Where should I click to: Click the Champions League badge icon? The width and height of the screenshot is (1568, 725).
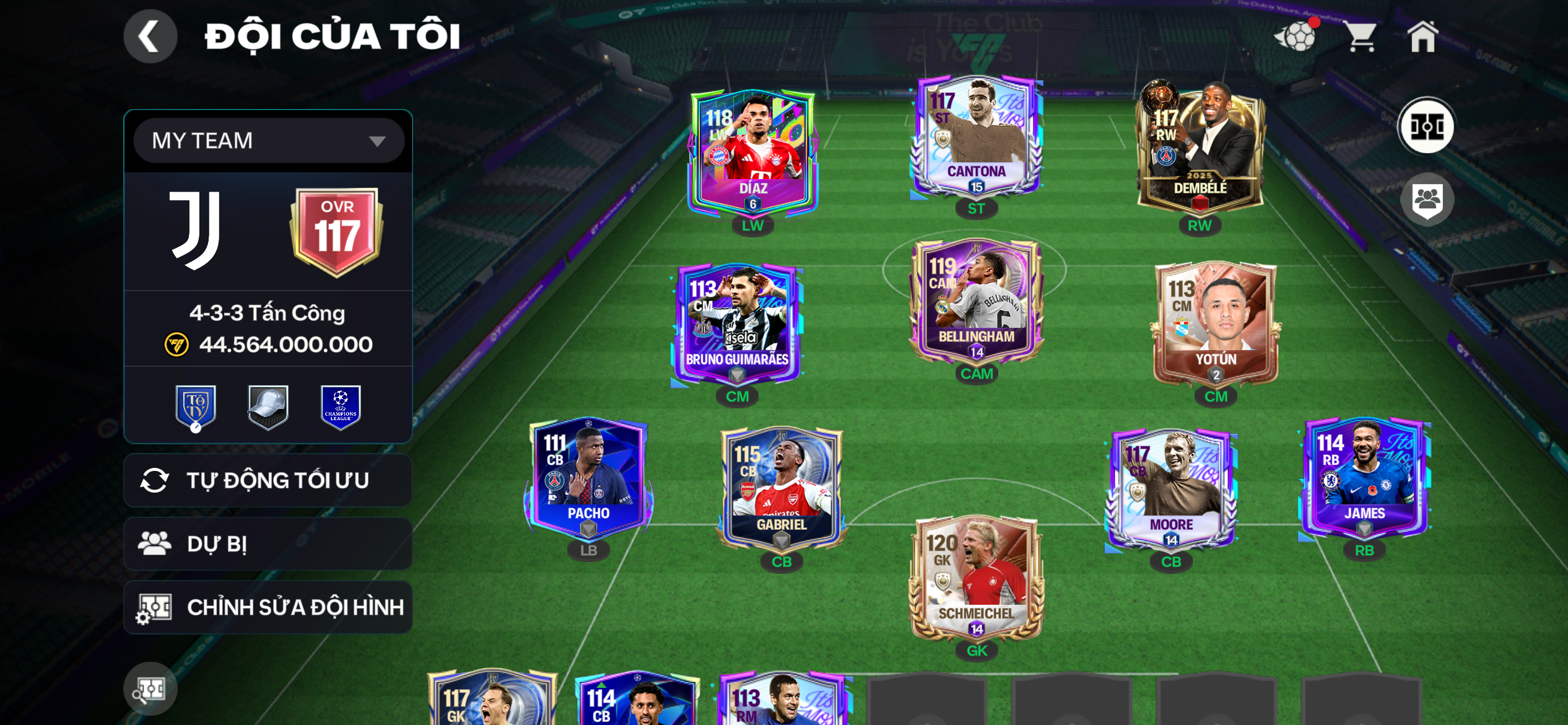341,406
